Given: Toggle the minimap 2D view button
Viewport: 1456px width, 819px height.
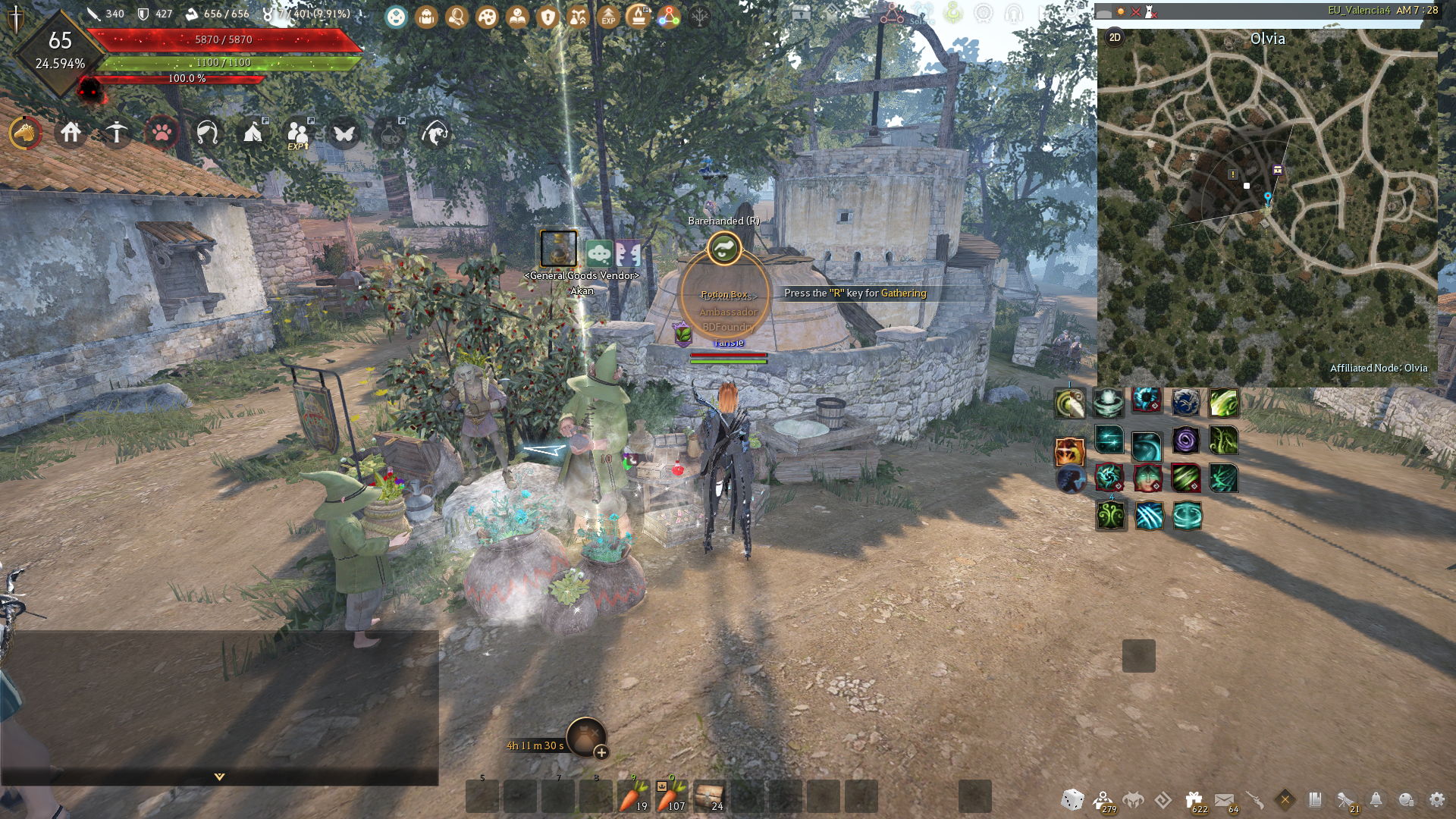Looking at the screenshot, I should pos(1115,38).
